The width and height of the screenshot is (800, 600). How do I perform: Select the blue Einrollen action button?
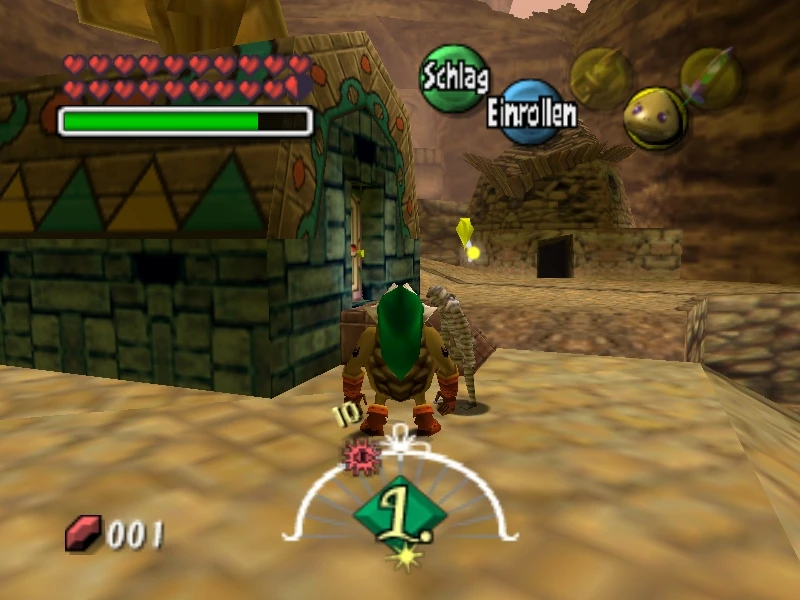pyautogui.click(x=531, y=113)
